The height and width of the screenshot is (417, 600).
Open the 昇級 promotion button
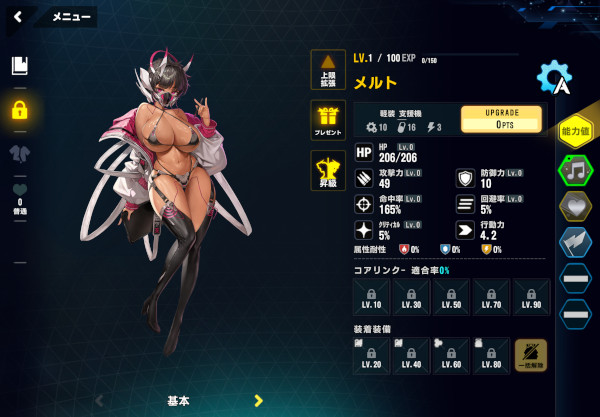(x=327, y=170)
